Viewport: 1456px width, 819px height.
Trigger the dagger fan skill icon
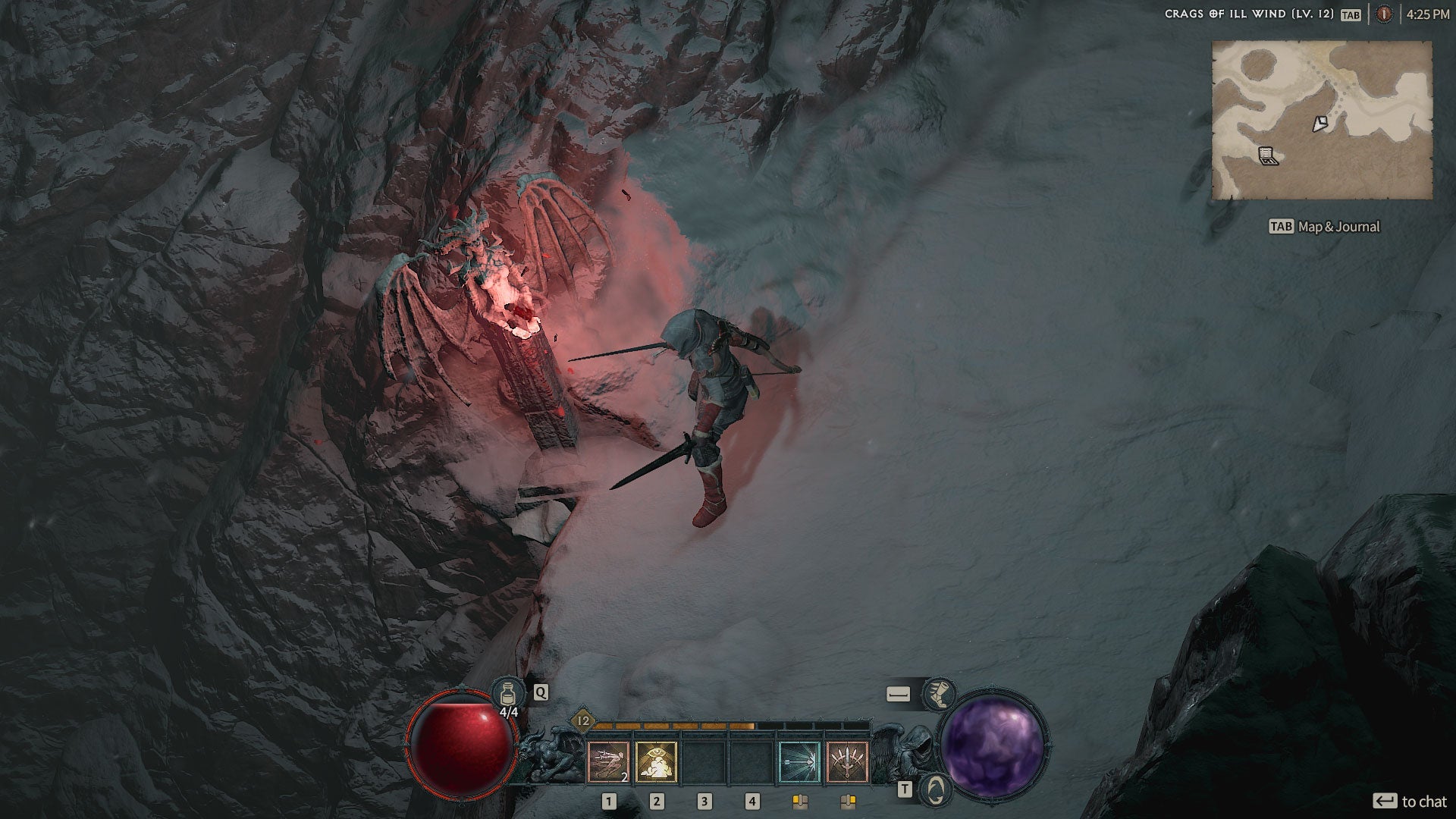847,761
